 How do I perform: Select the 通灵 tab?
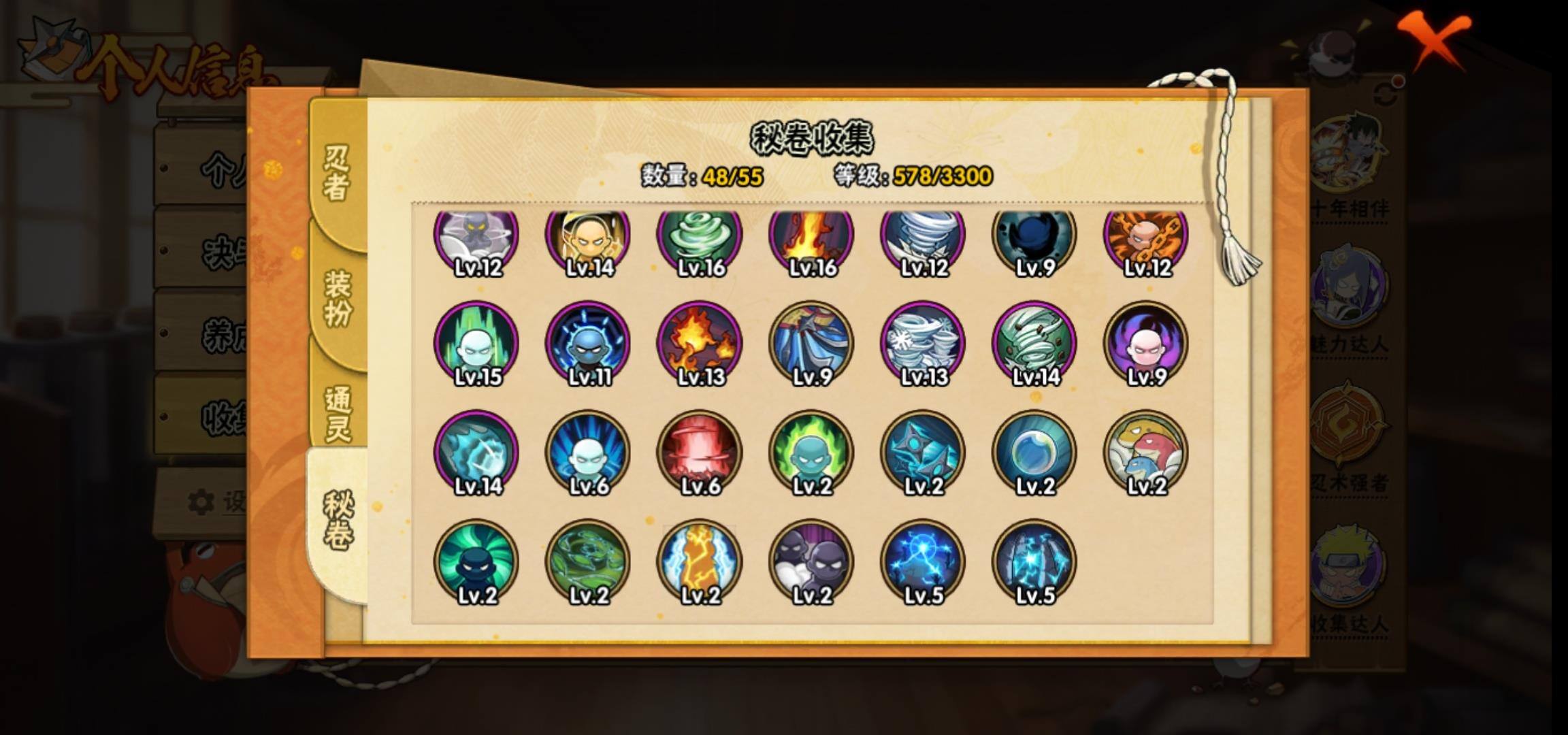pyautogui.click(x=338, y=413)
